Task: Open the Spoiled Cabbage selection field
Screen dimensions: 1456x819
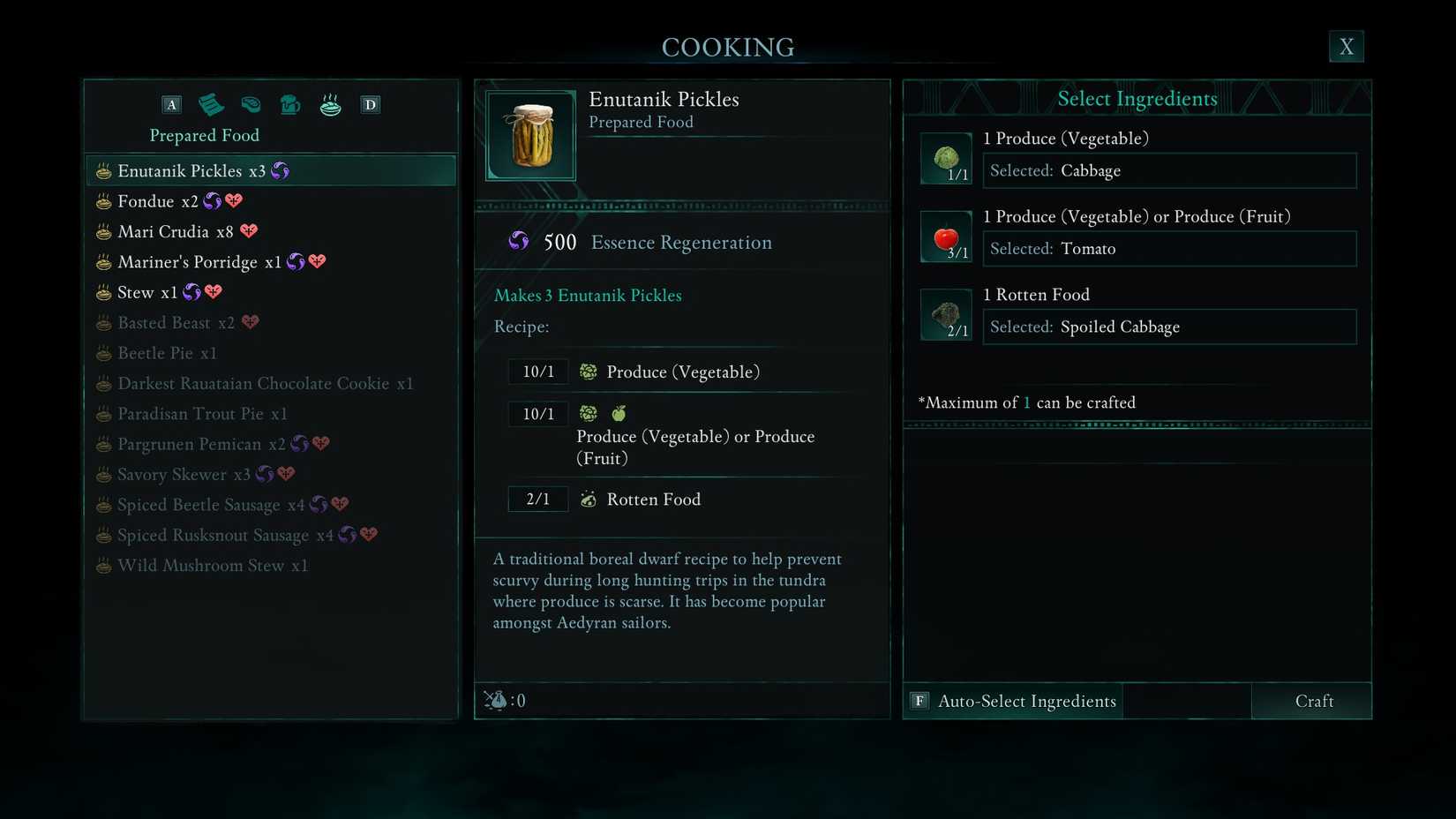Action: click(x=1168, y=327)
